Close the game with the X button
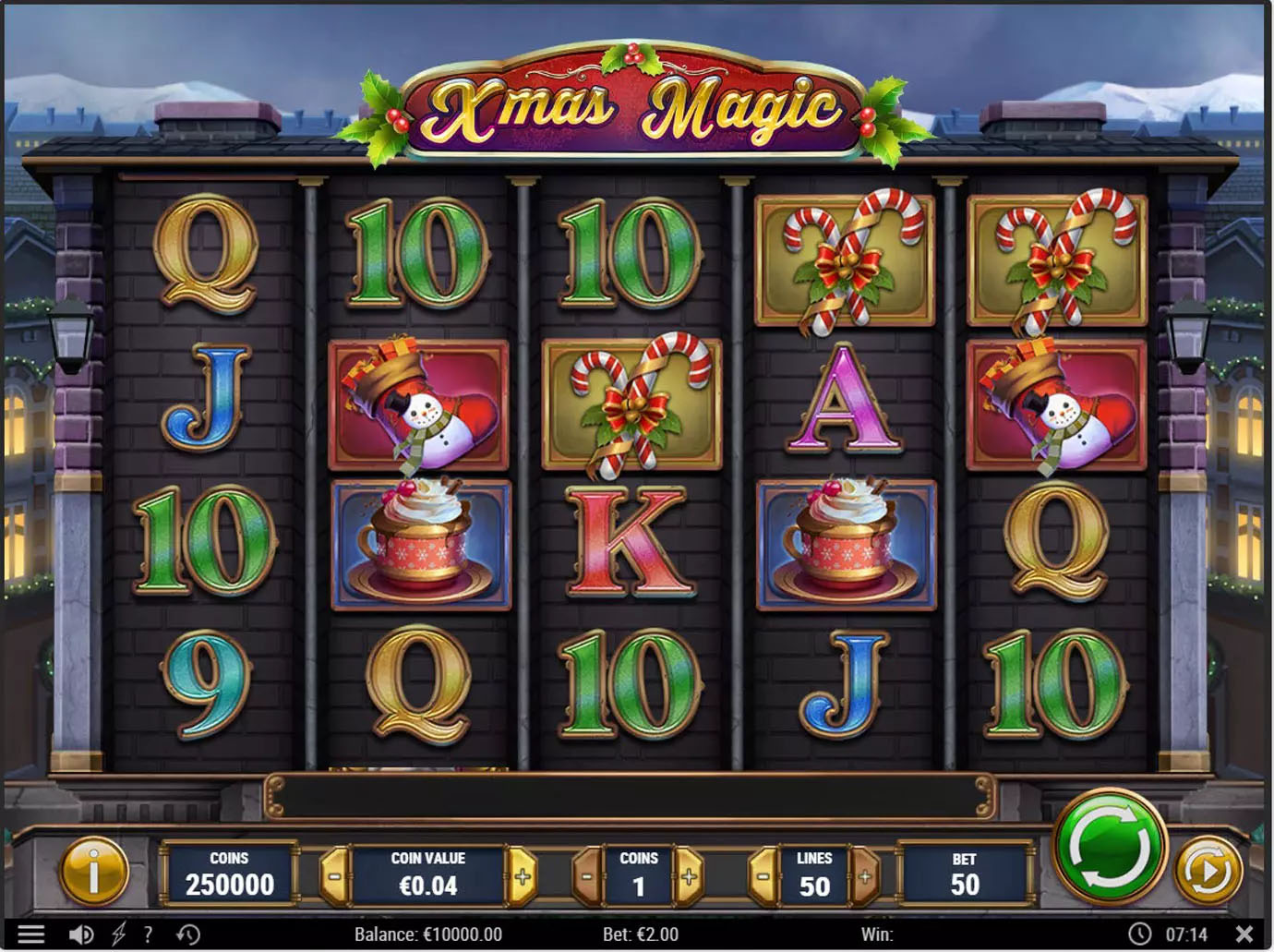The height and width of the screenshot is (952, 1274). [1245, 934]
